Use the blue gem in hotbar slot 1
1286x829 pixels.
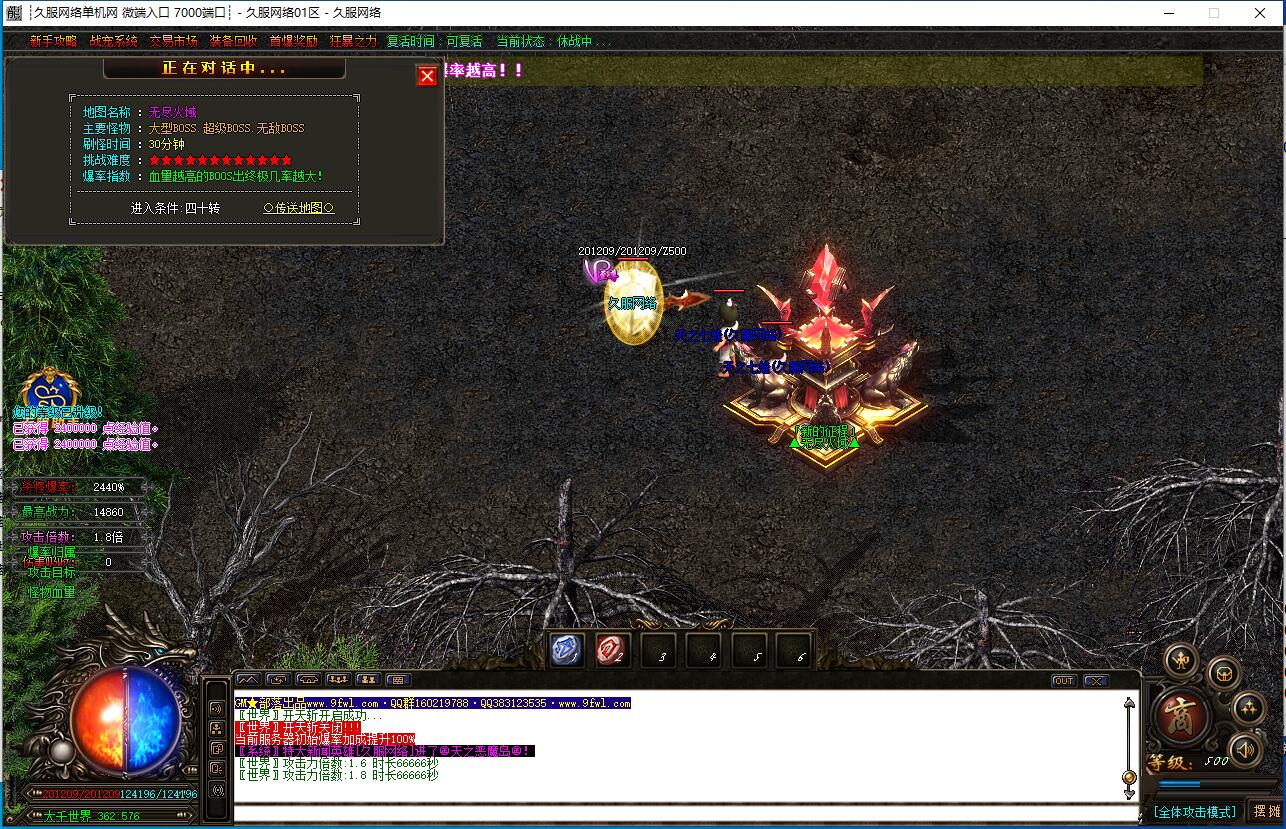(x=567, y=651)
